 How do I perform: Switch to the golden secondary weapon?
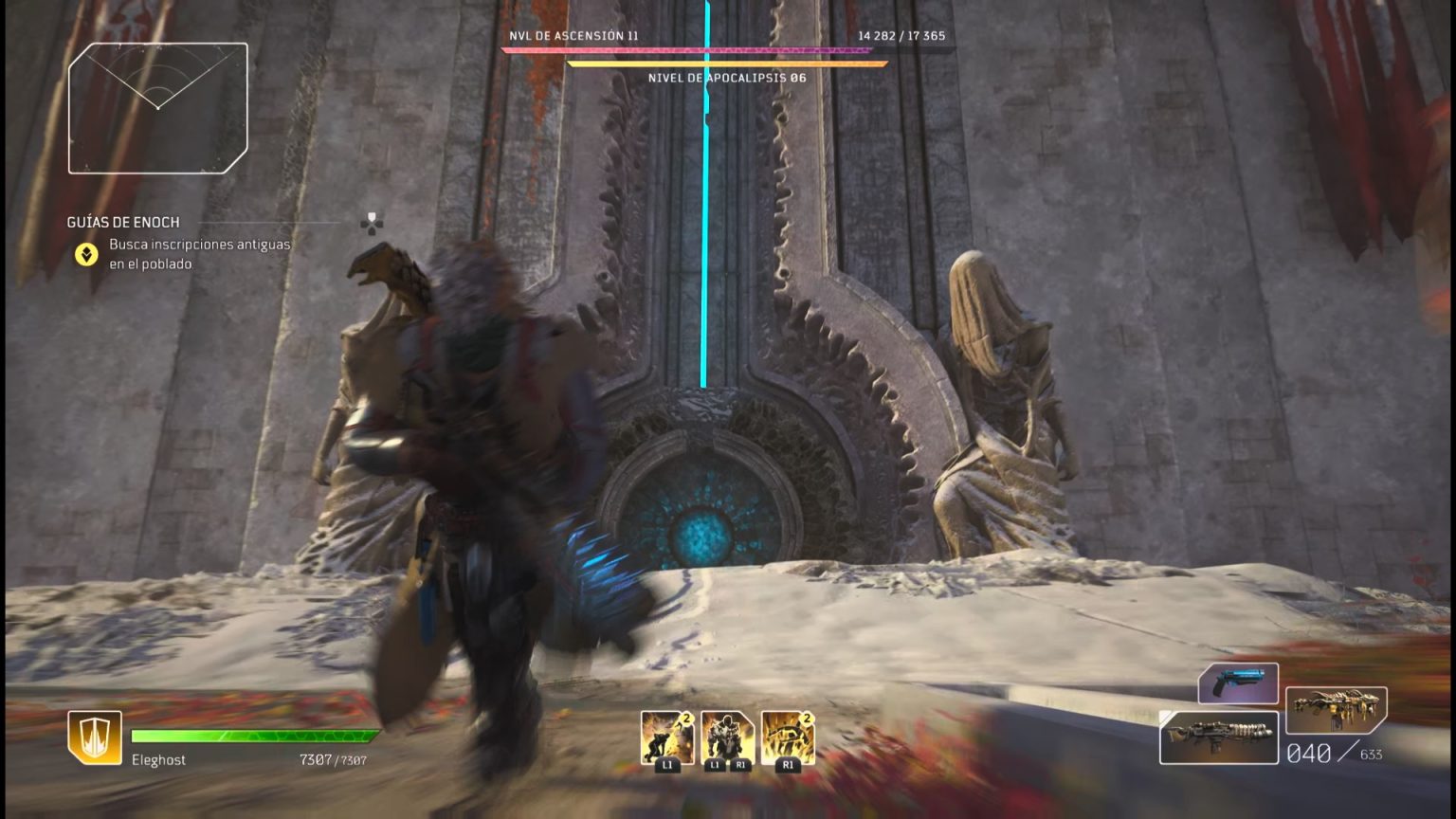[x=1337, y=711]
